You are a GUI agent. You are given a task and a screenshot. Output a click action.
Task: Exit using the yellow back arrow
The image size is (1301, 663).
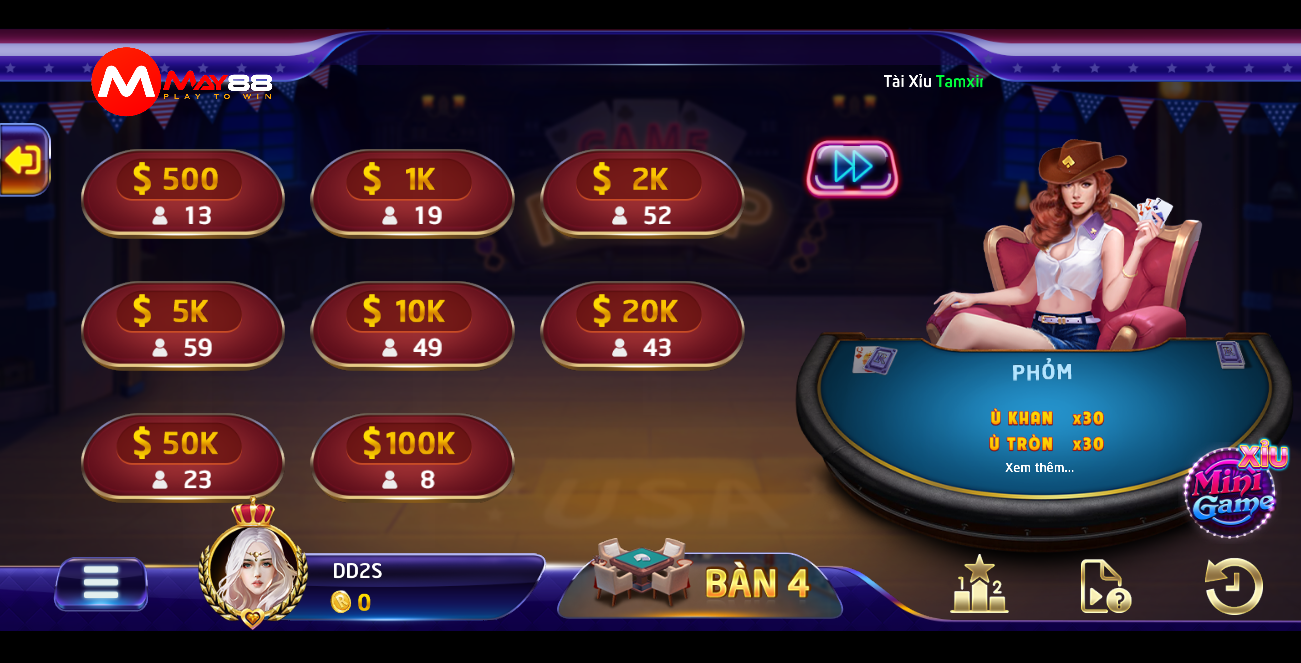[x=23, y=160]
